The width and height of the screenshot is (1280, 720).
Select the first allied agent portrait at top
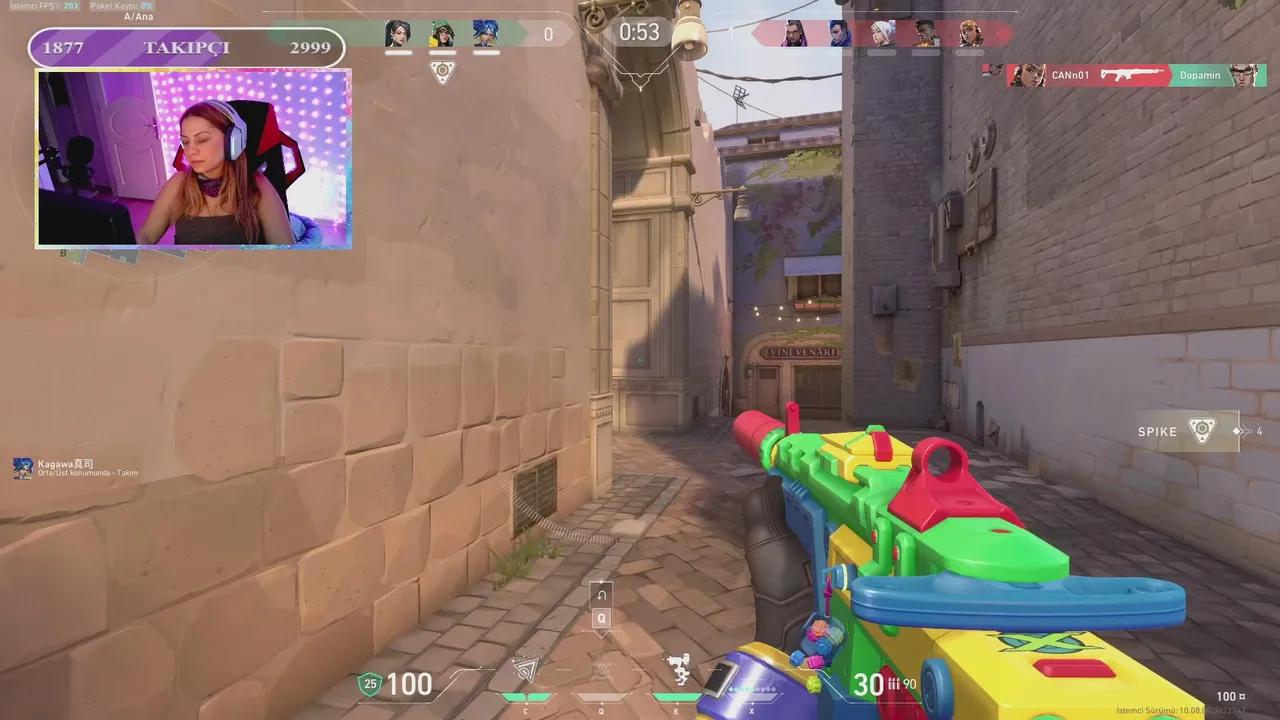pos(399,33)
